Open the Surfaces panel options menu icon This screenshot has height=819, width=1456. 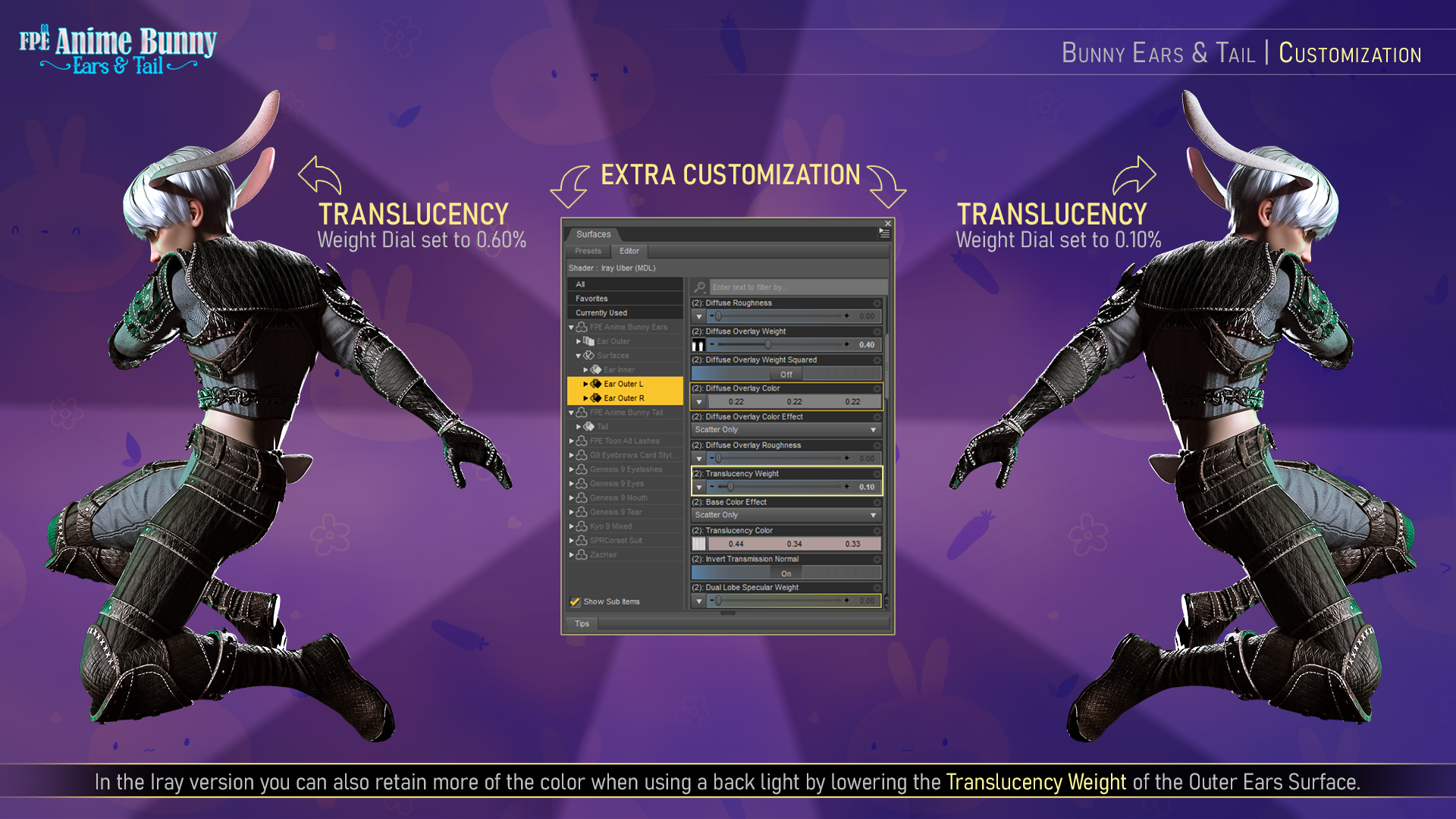884,234
